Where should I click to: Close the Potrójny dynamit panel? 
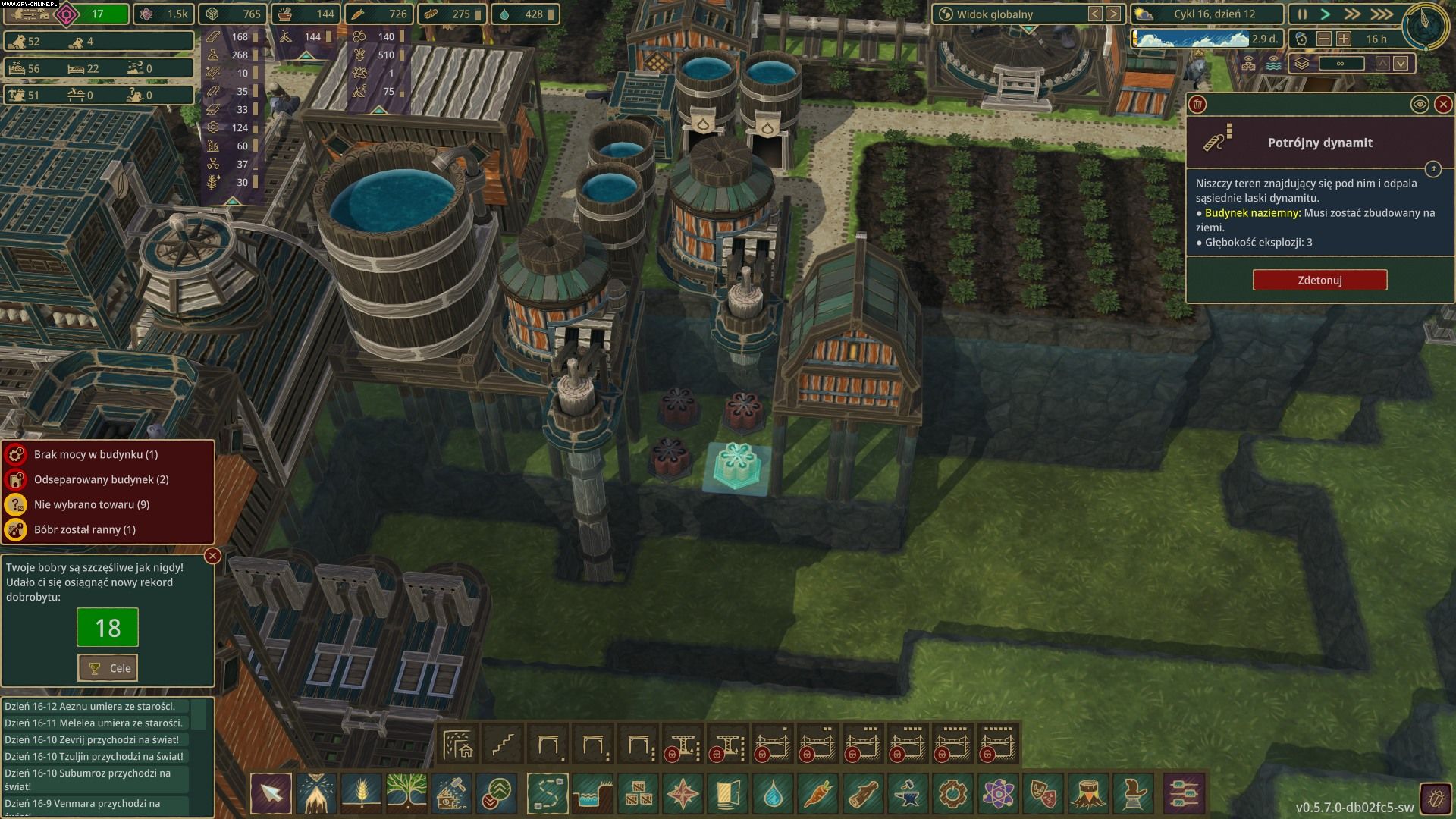pos(1443,105)
